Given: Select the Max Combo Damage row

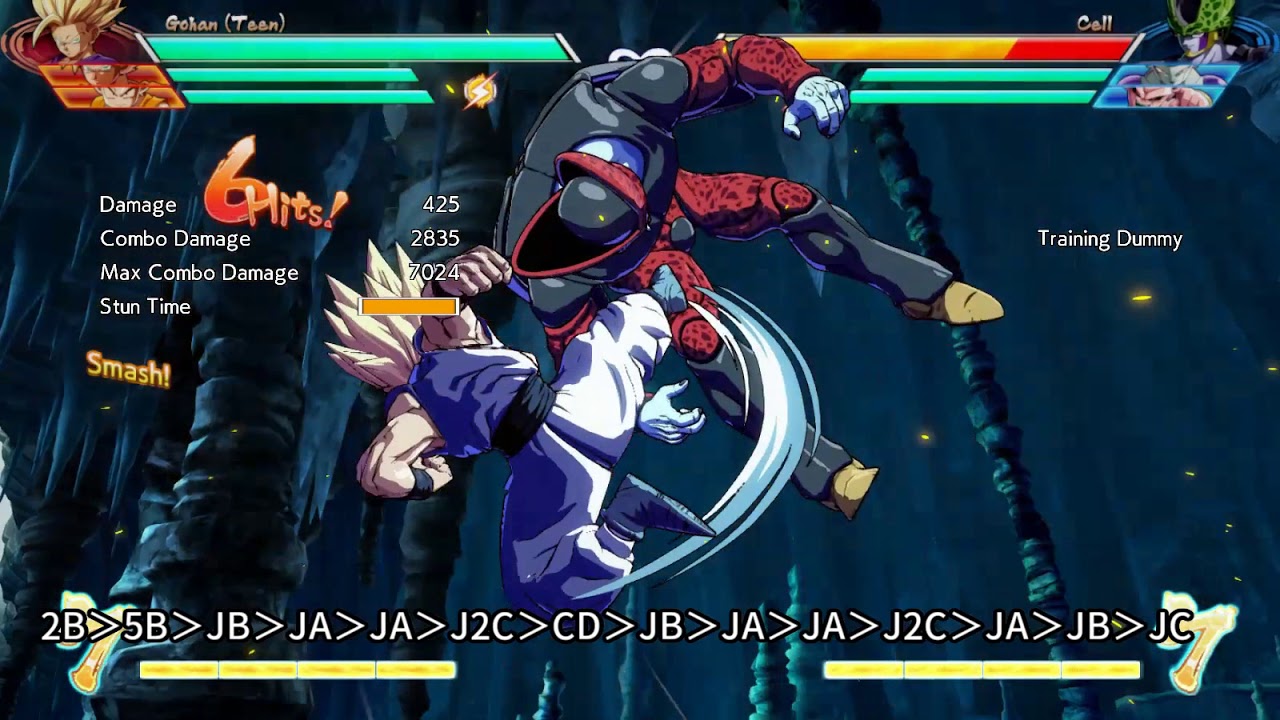Looking at the screenshot, I should 198,272.
